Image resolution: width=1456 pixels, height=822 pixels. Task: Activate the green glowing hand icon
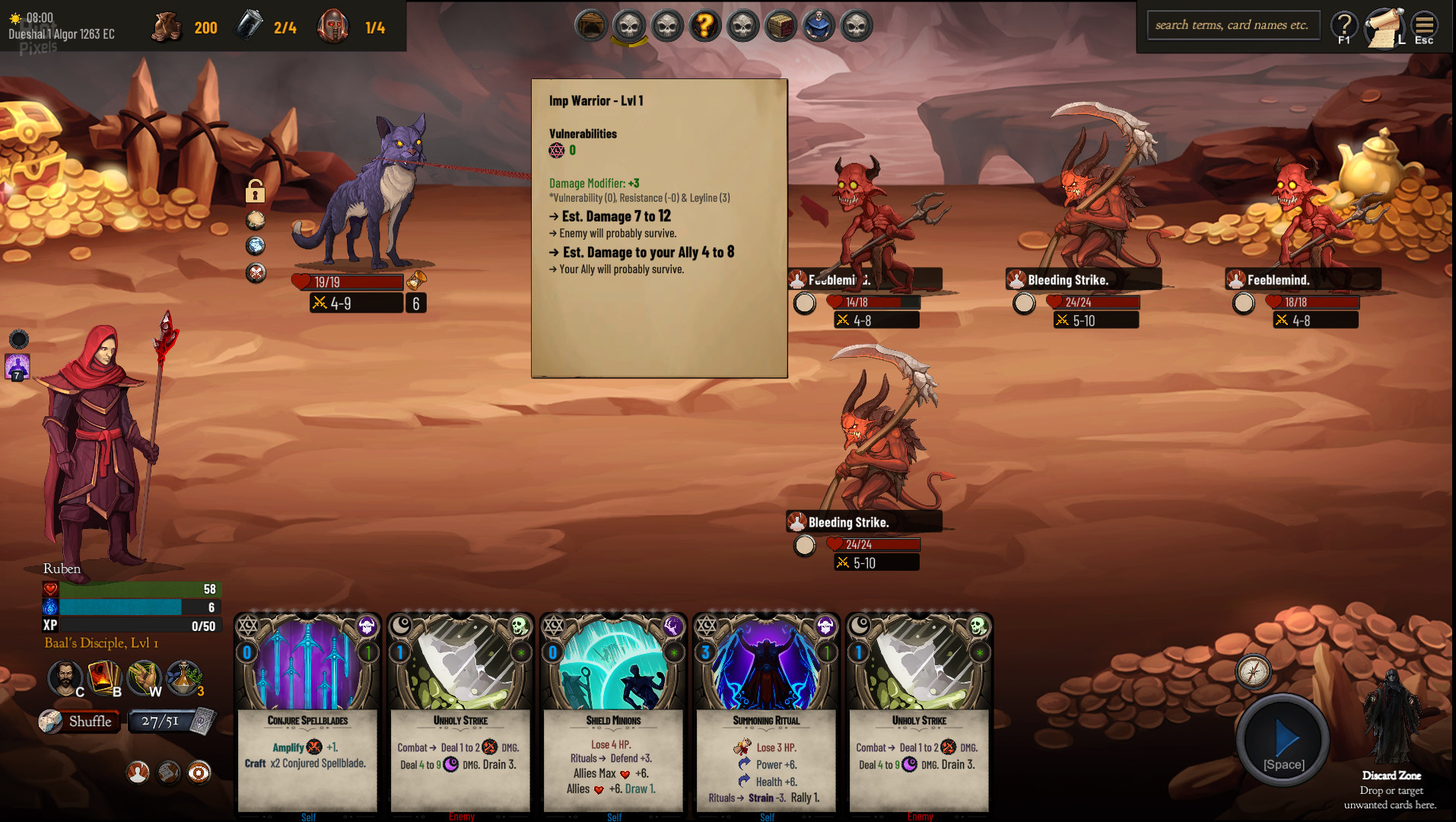(x=143, y=677)
